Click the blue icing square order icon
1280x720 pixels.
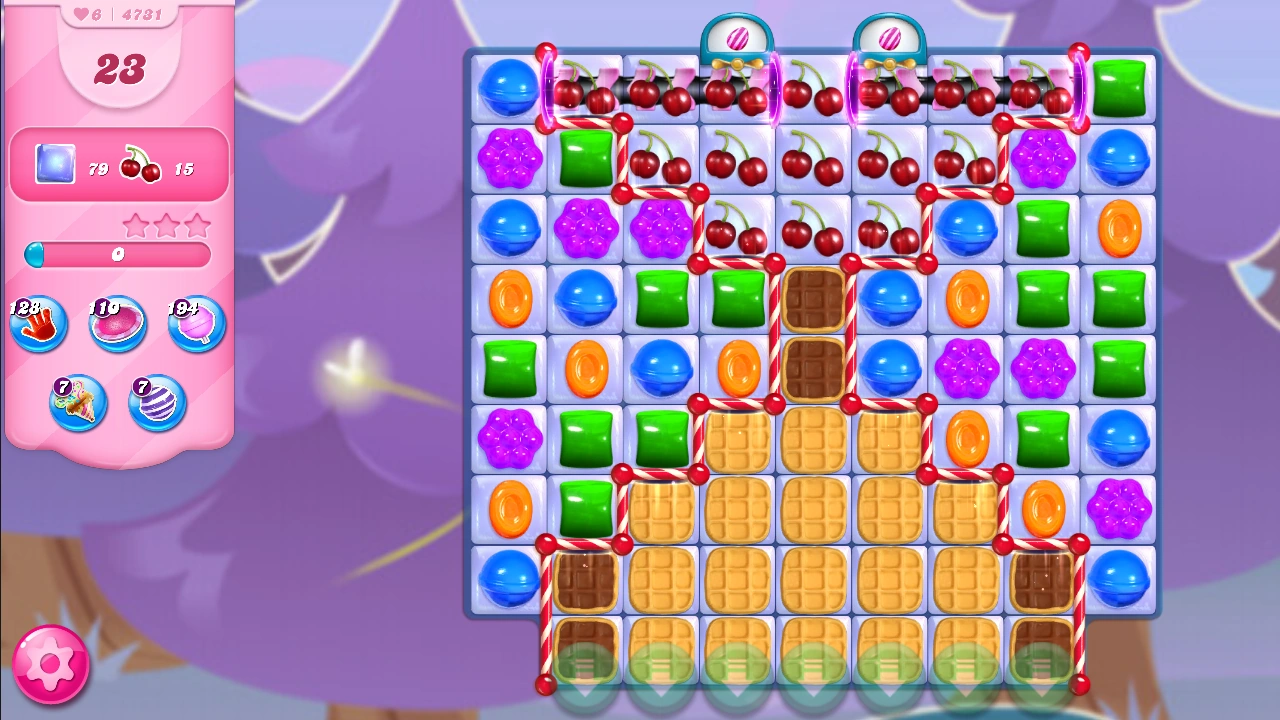coord(54,164)
